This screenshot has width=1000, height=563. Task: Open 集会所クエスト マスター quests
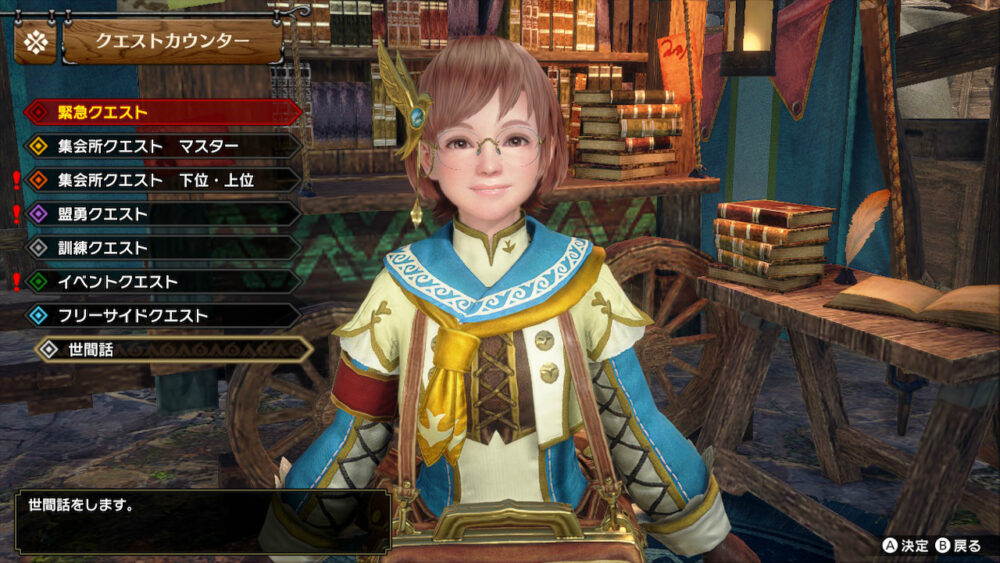tap(160, 146)
